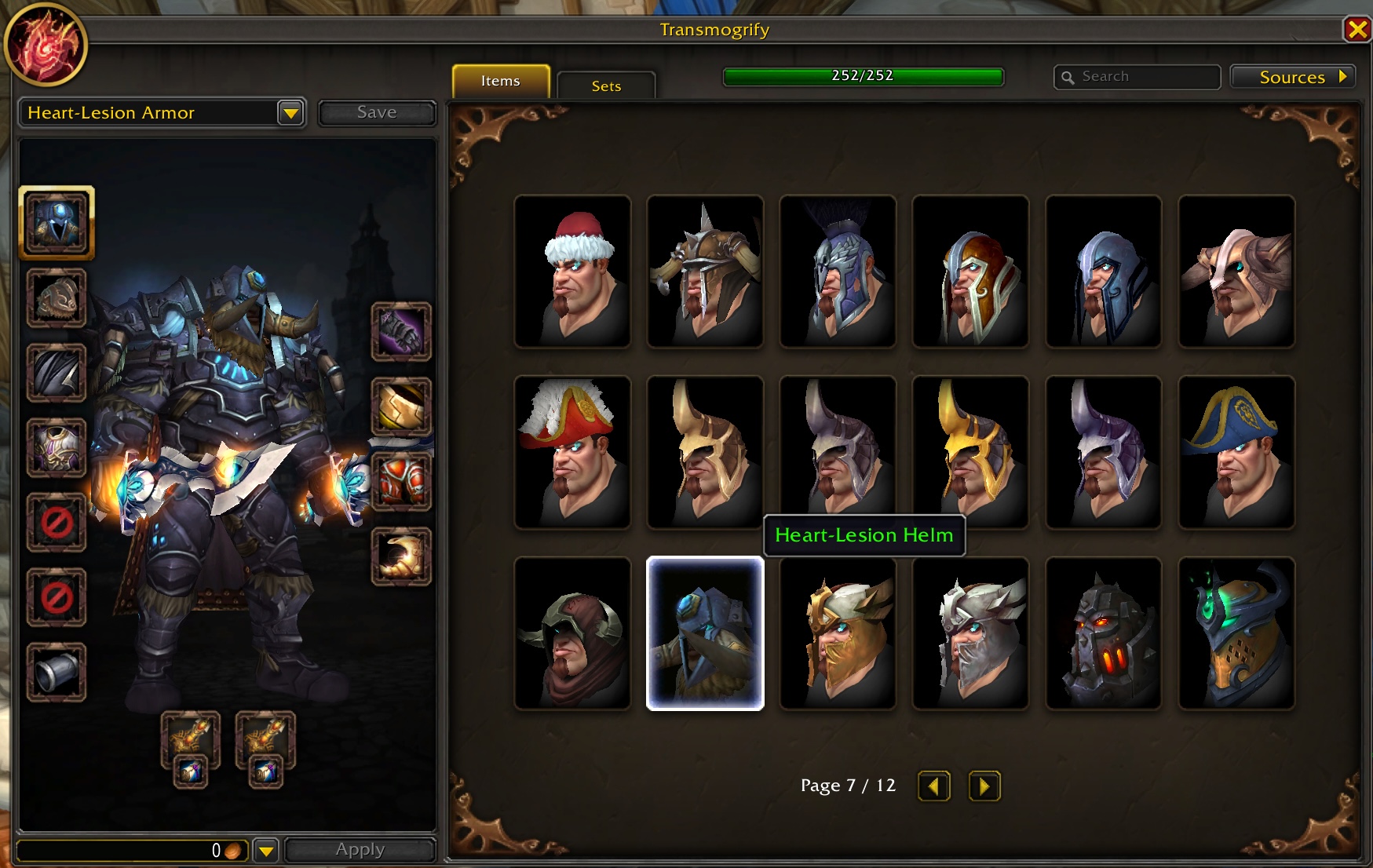Apply the transmogrification changes

(360, 849)
